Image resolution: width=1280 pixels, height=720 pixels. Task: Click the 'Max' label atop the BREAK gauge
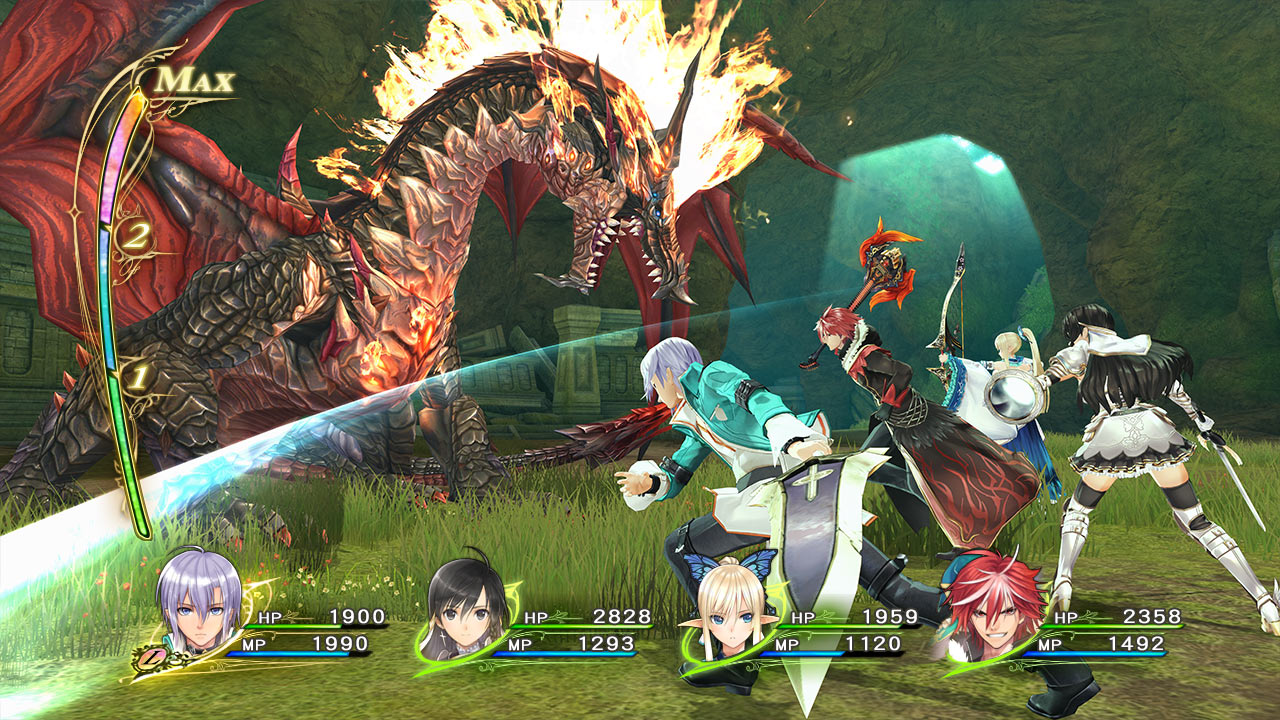[x=193, y=82]
